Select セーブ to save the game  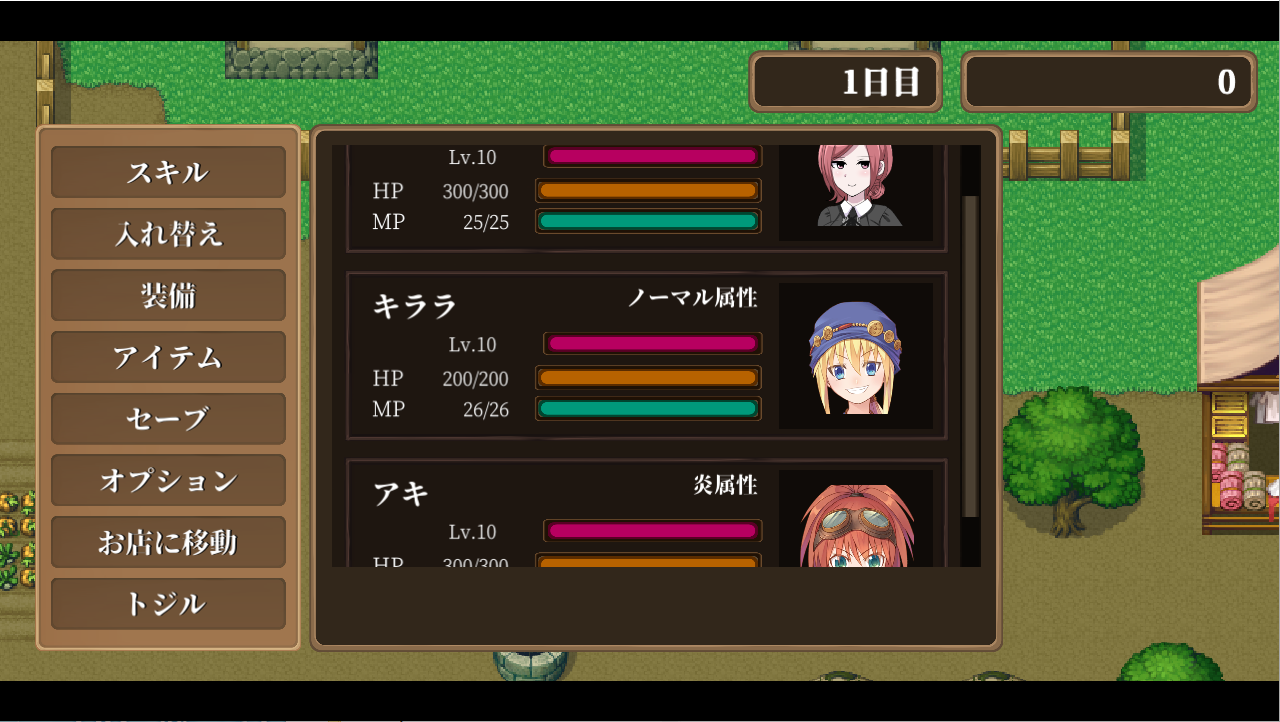(167, 419)
